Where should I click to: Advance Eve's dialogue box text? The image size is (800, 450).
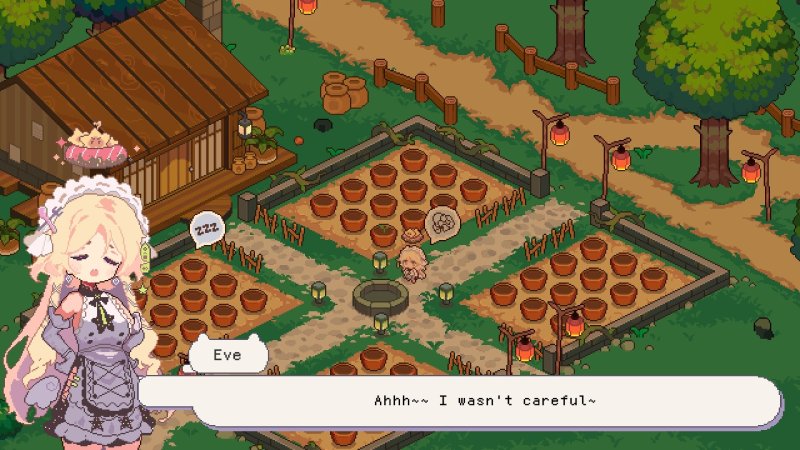click(x=485, y=401)
